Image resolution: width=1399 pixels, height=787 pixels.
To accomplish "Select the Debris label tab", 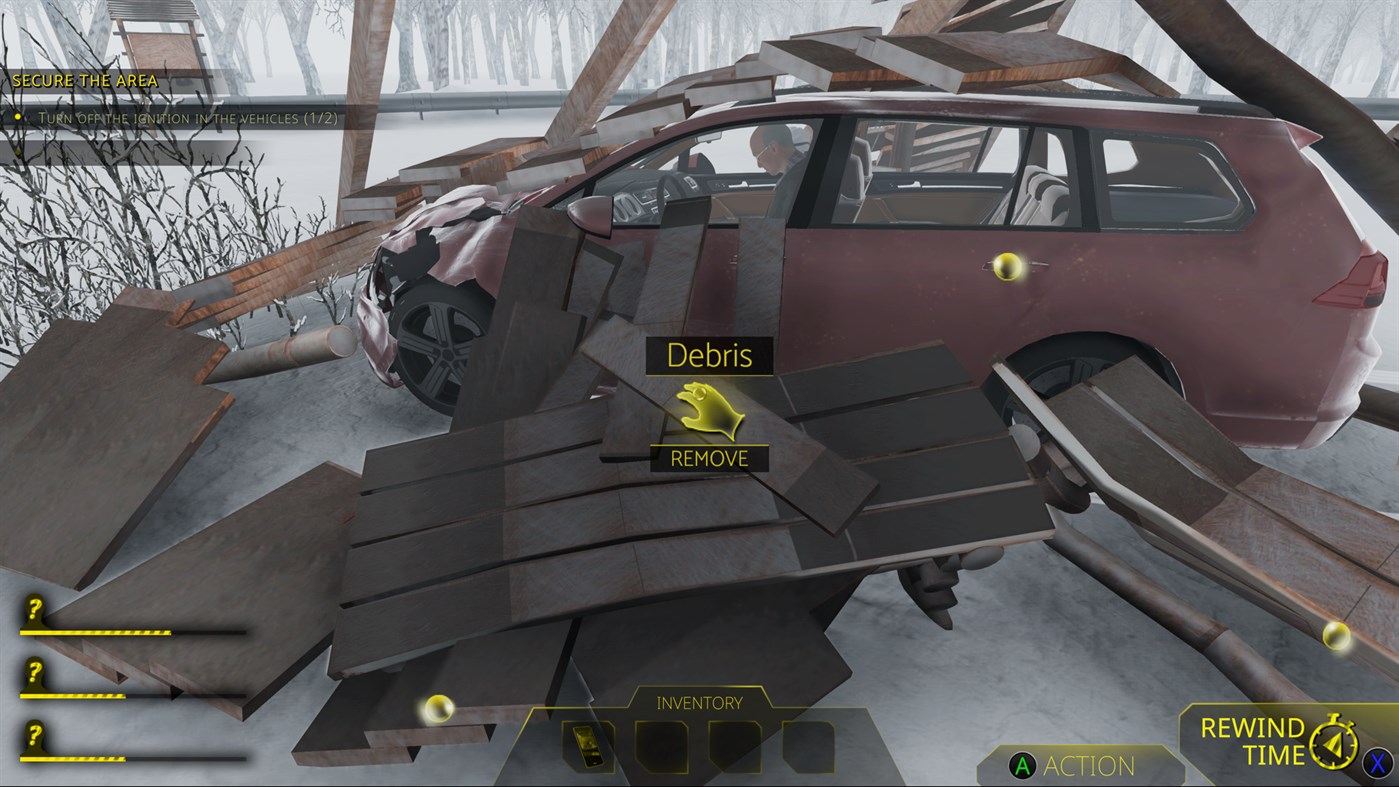I will click(x=709, y=356).
